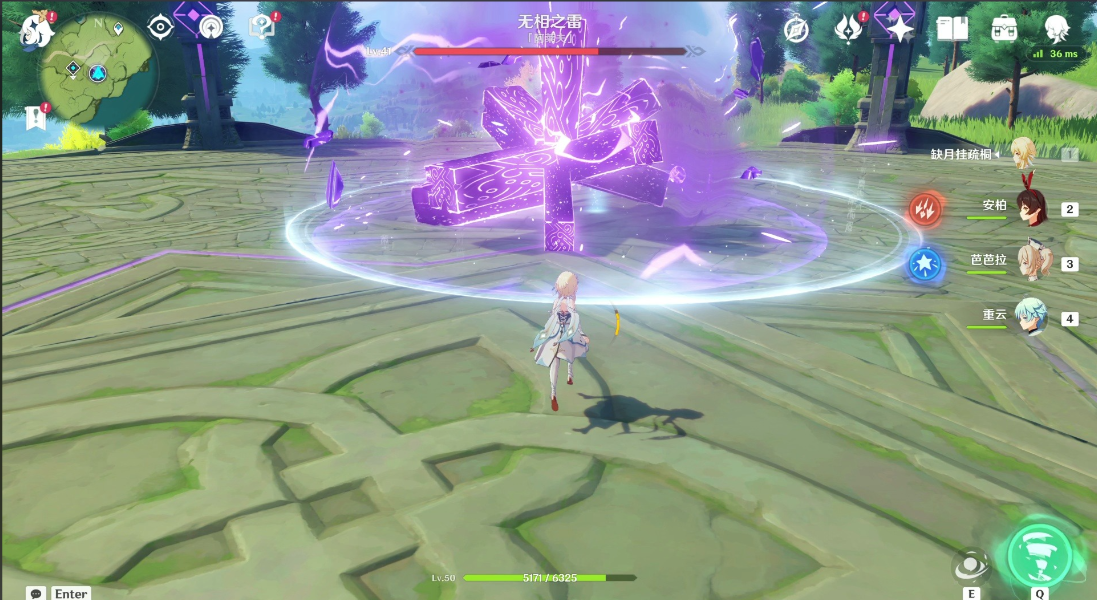Open the circular minimap
This screenshot has width=1097, height=600.
98,72
